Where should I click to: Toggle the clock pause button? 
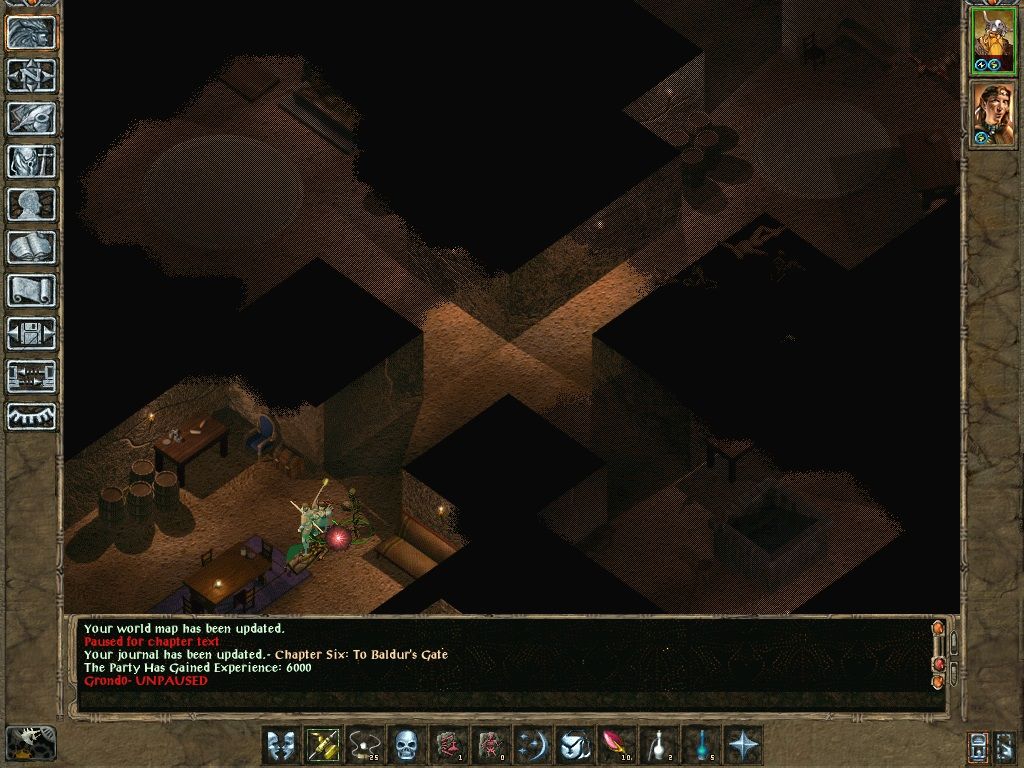[x=31, y=742]
